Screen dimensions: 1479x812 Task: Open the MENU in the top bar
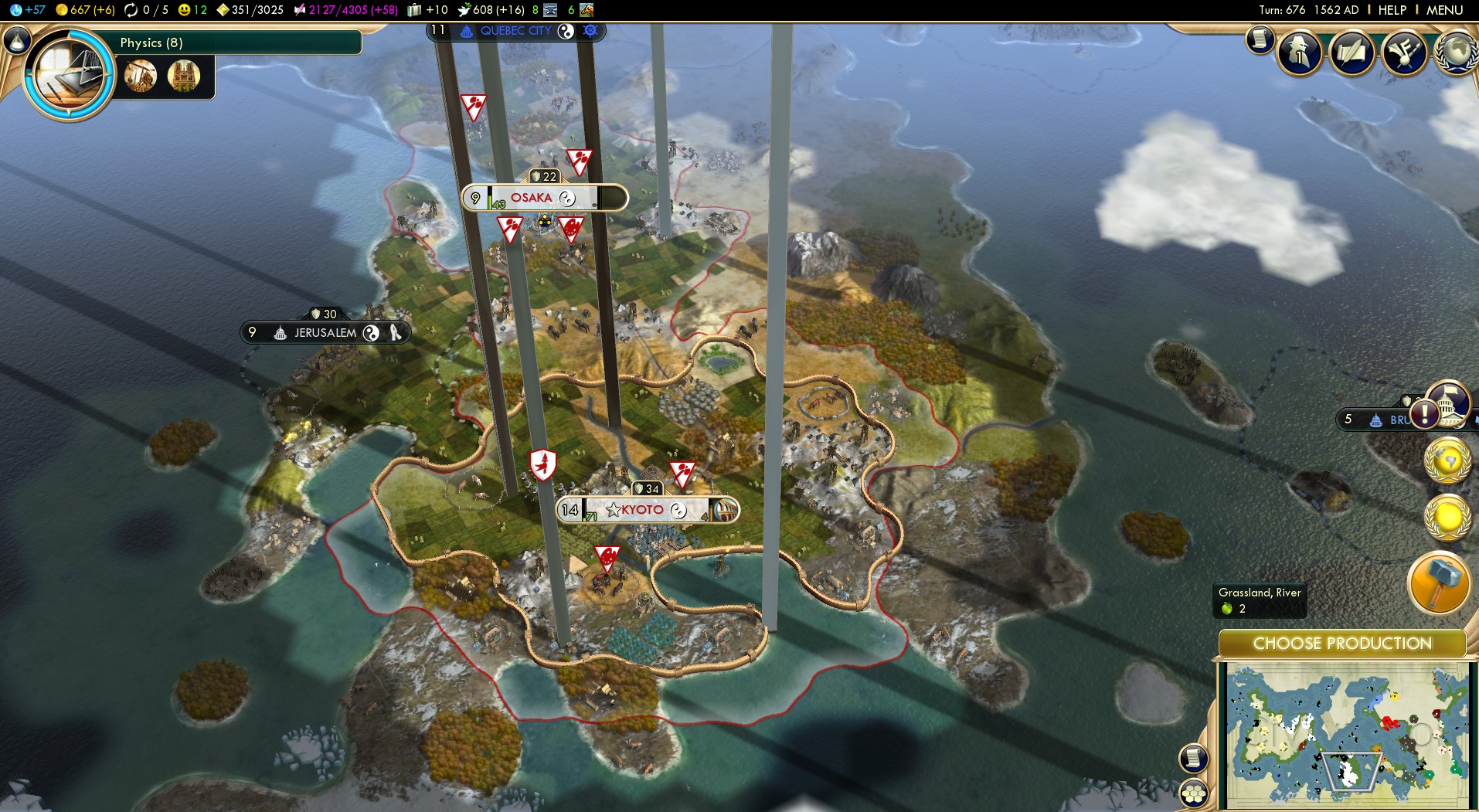coord(1444,10)
